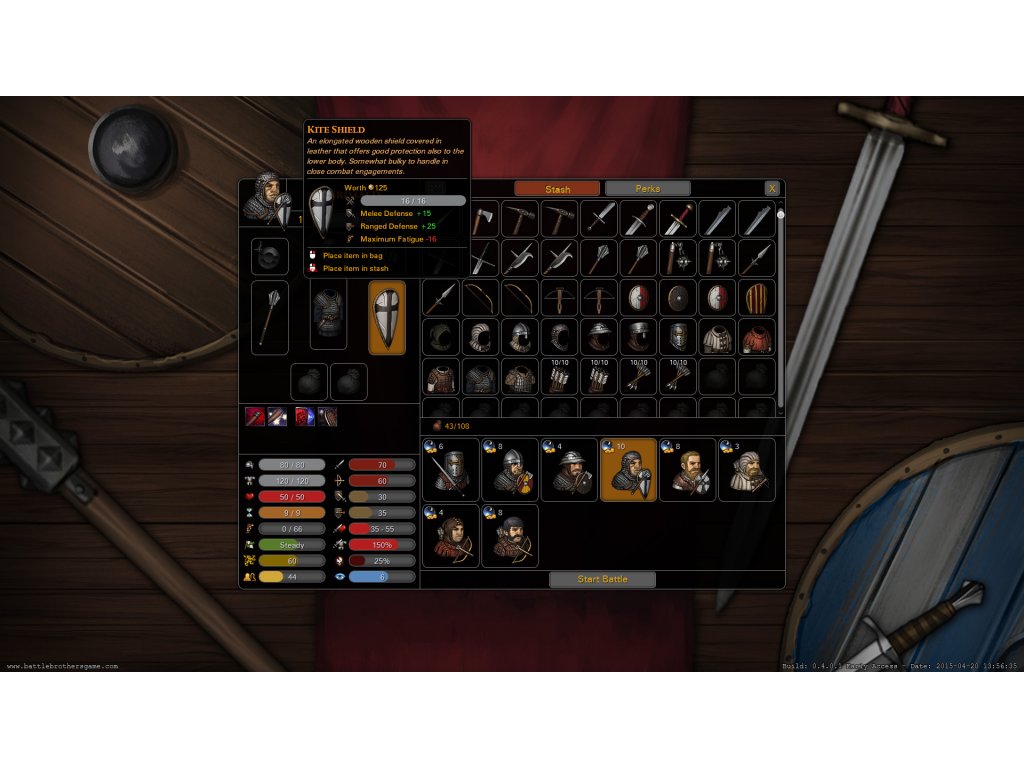Click the stash scrollbar handle
Viewport: 1024px width, 768px height.
point(780,214)
